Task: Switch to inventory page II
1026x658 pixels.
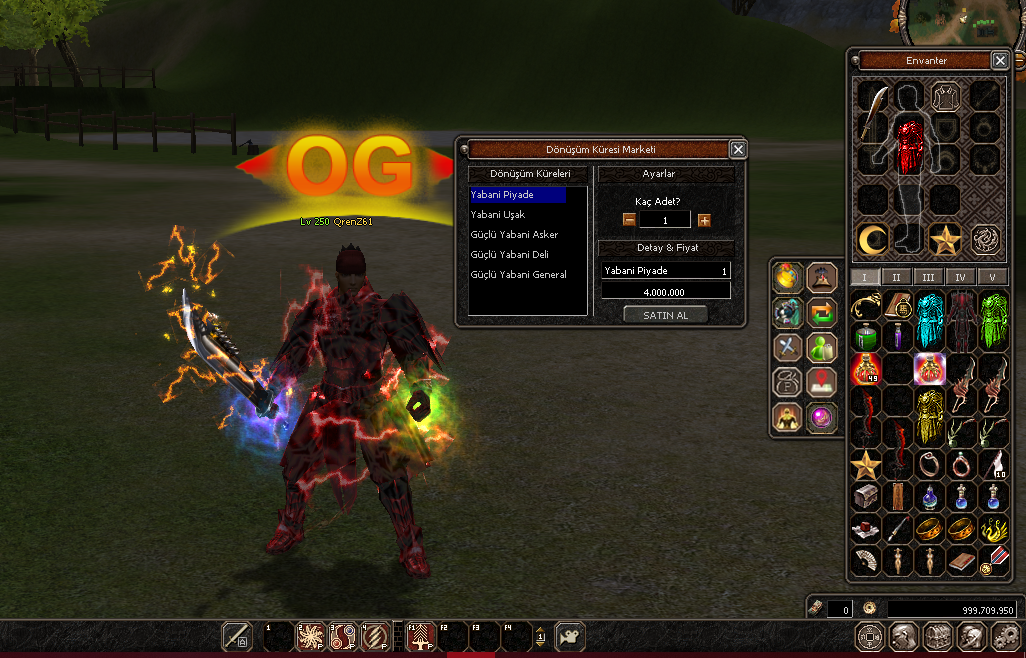Action: coord(896,277)
